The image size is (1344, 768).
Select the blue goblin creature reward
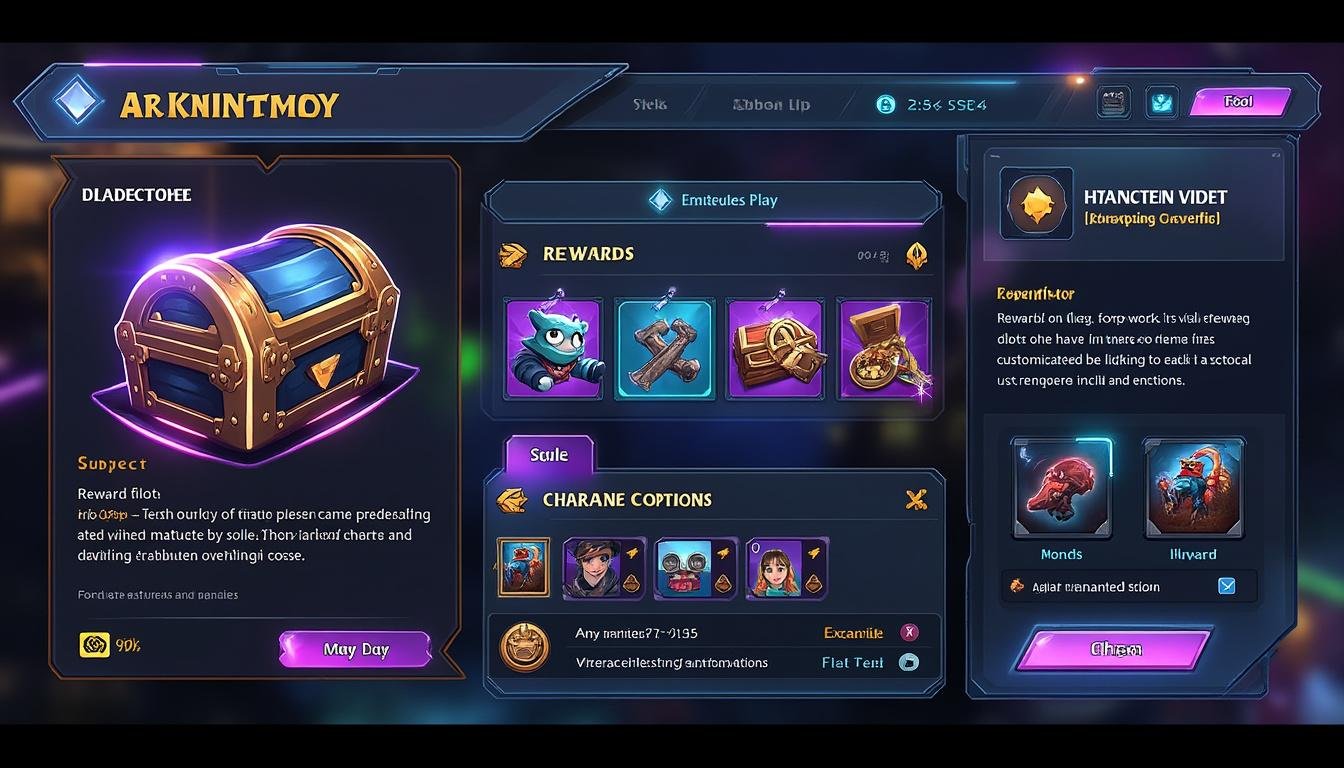click(x=553, y=349)
